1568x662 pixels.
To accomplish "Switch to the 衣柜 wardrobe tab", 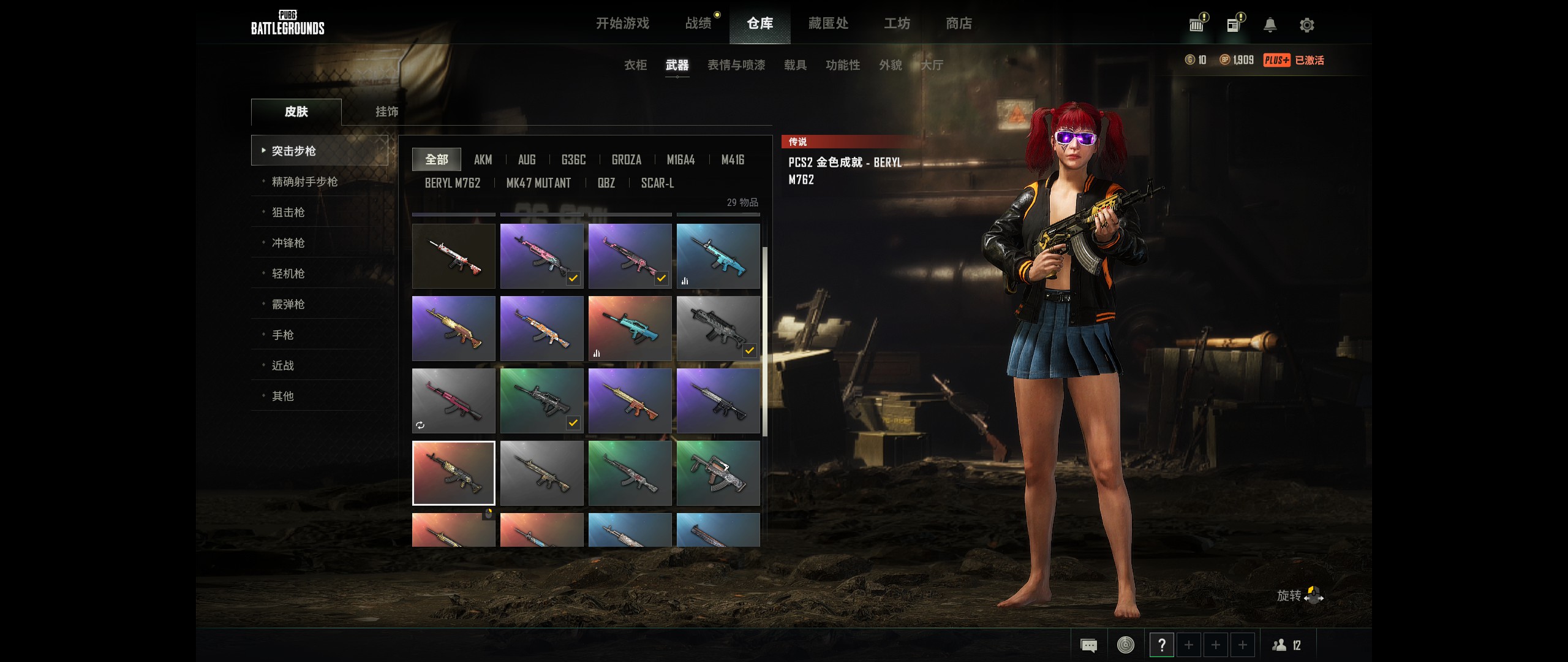I will 635,65.
